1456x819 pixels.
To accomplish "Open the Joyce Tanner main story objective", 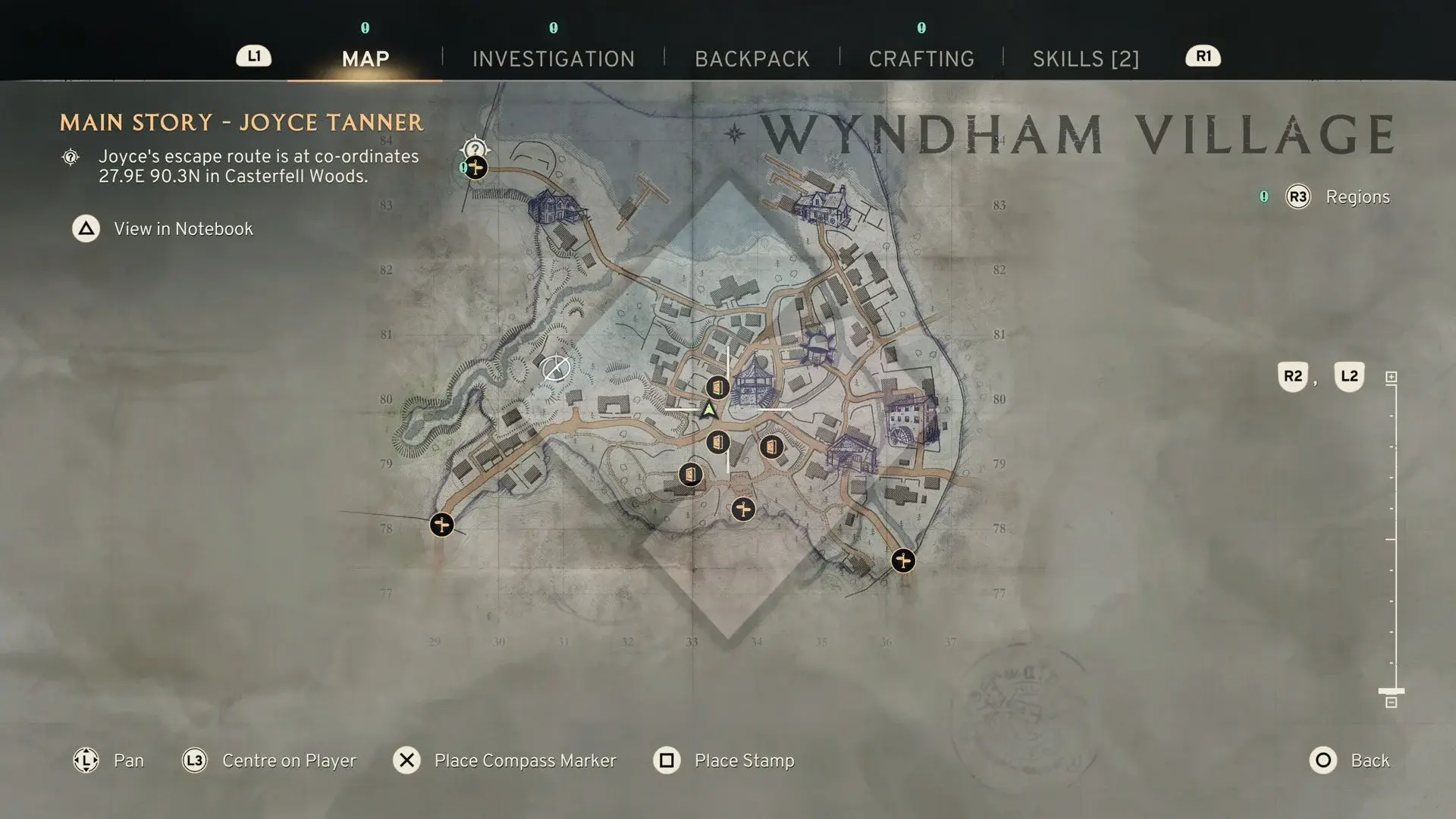I will 241,123.
